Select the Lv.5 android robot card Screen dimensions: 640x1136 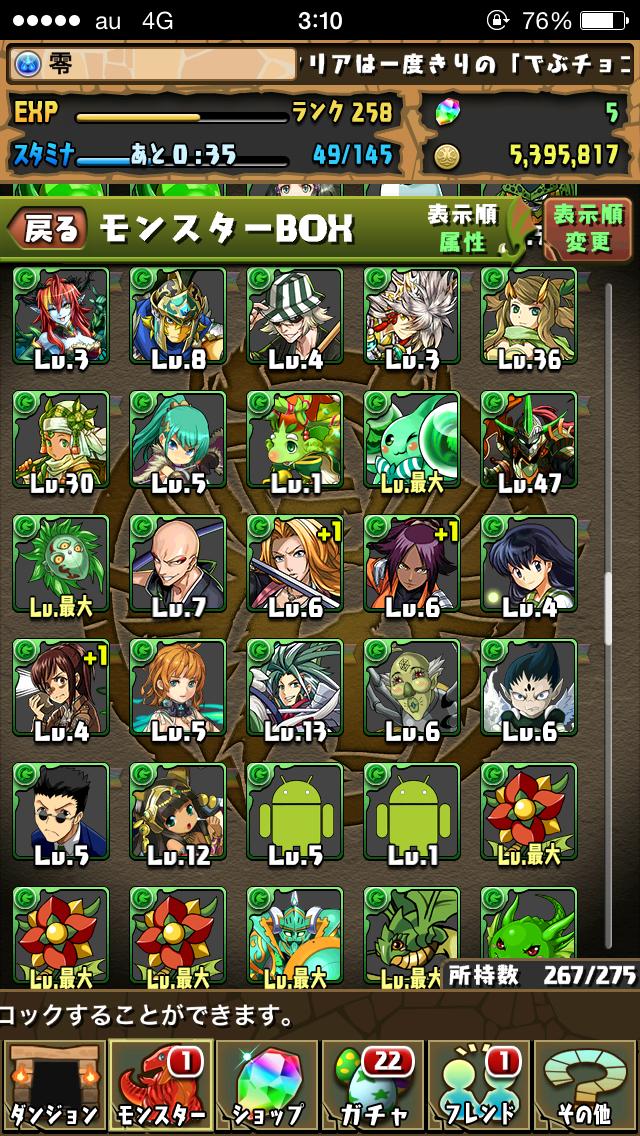(295, 812)
